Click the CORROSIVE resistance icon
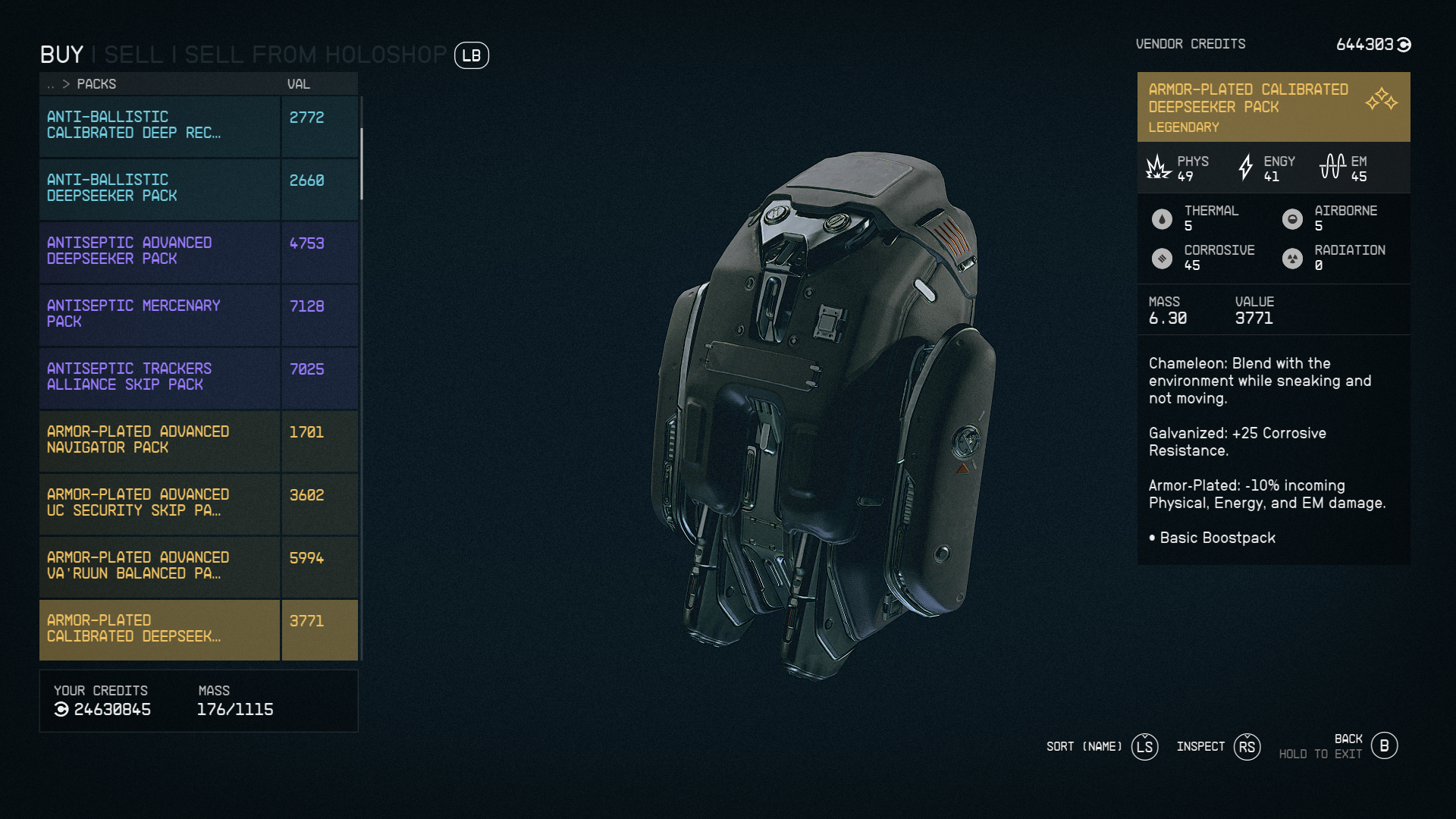Screen dimensions: 1456x819 [1161, 258]
